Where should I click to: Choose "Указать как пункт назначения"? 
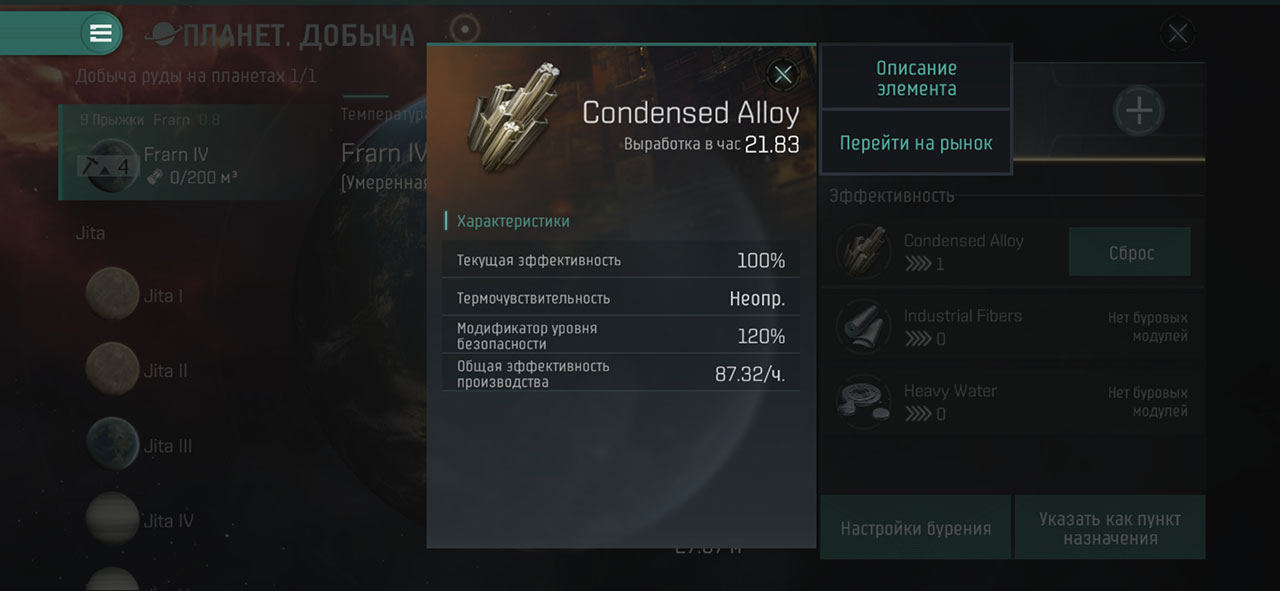point(1109,529)
